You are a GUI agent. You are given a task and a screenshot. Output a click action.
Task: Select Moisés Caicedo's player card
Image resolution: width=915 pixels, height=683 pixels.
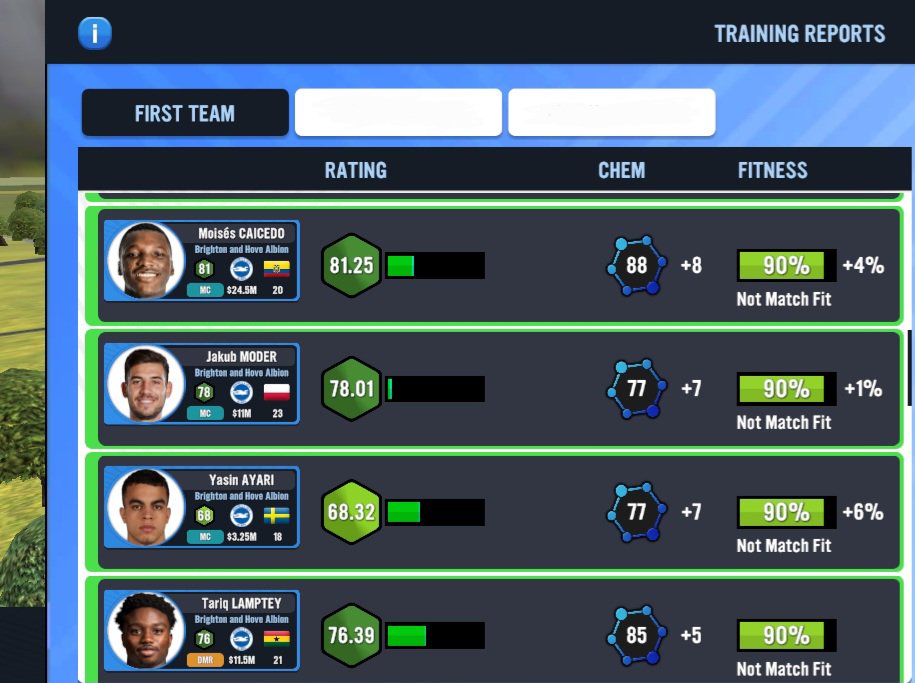point(202,261)
